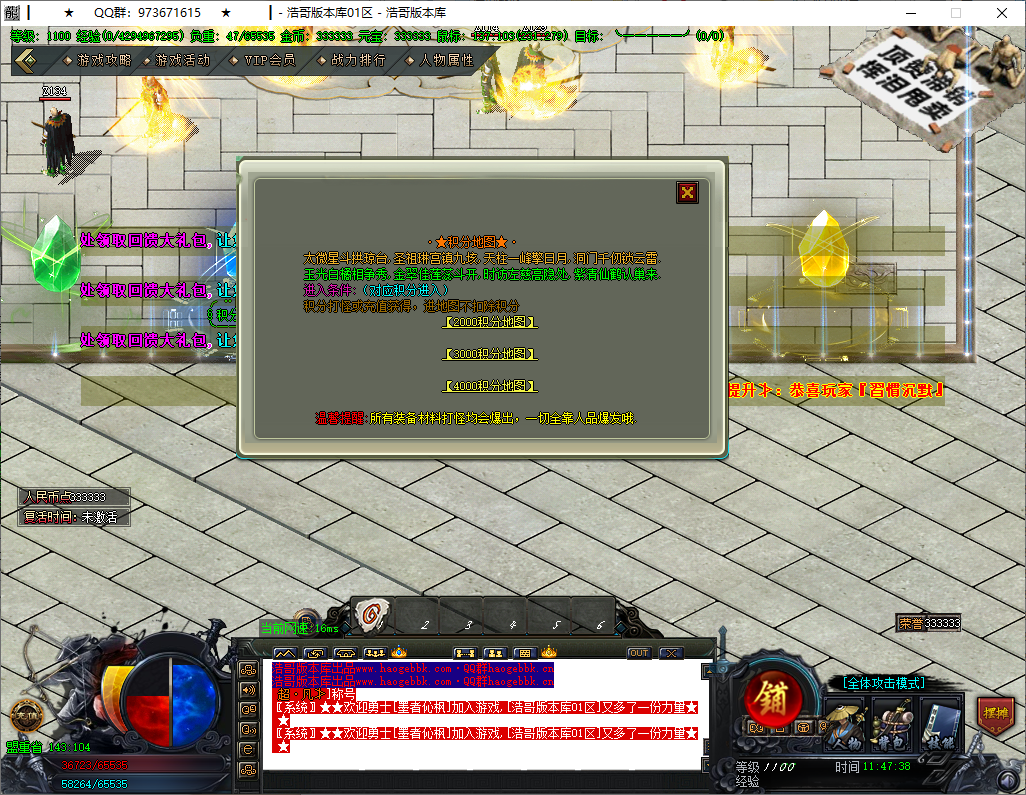Click the OUT button above chat
Viewport: 1026px width, 795px height.
coord(639,653)
